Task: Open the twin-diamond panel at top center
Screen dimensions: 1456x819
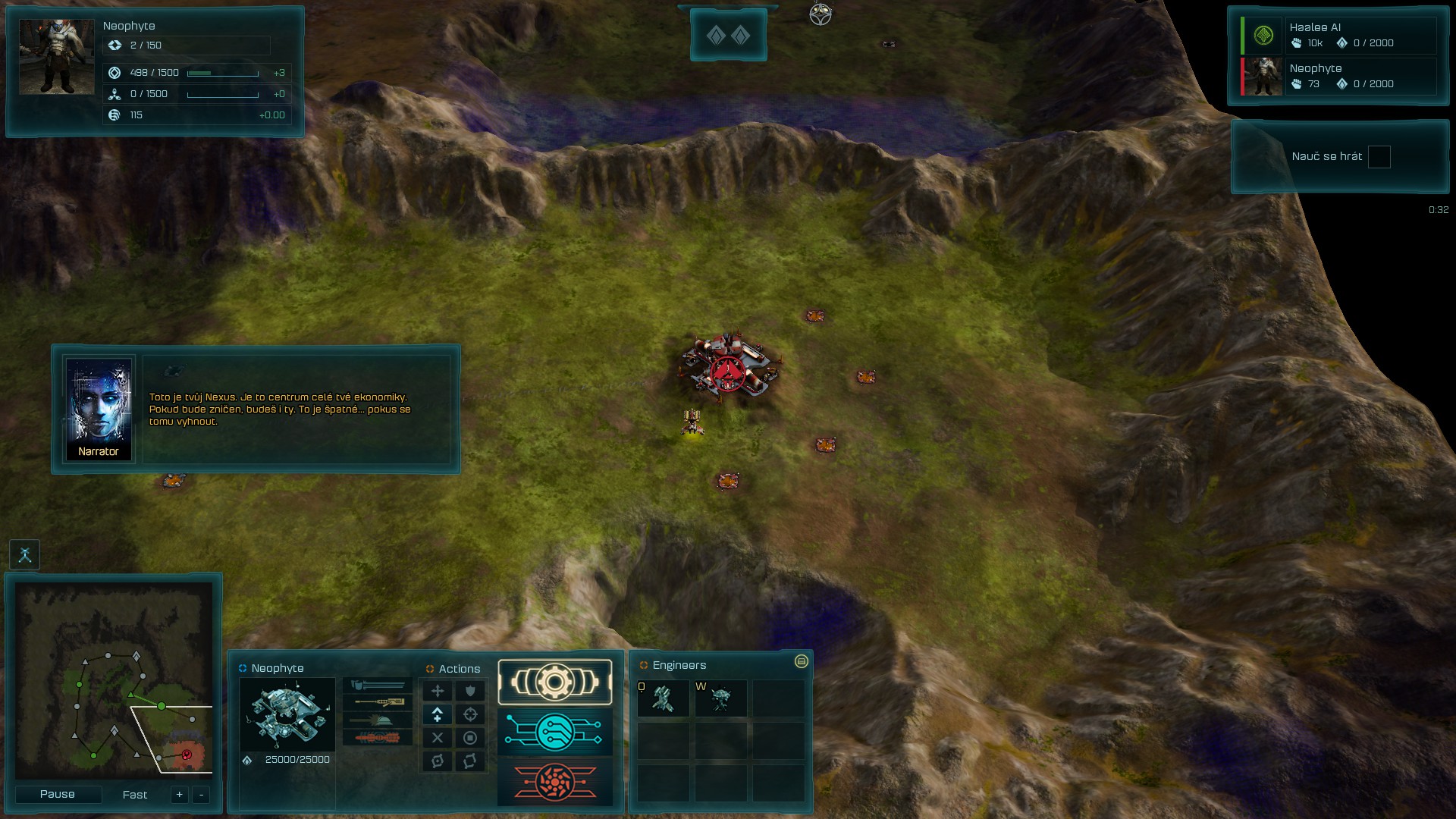Action: pyautogui.click(x=728, y=35)
